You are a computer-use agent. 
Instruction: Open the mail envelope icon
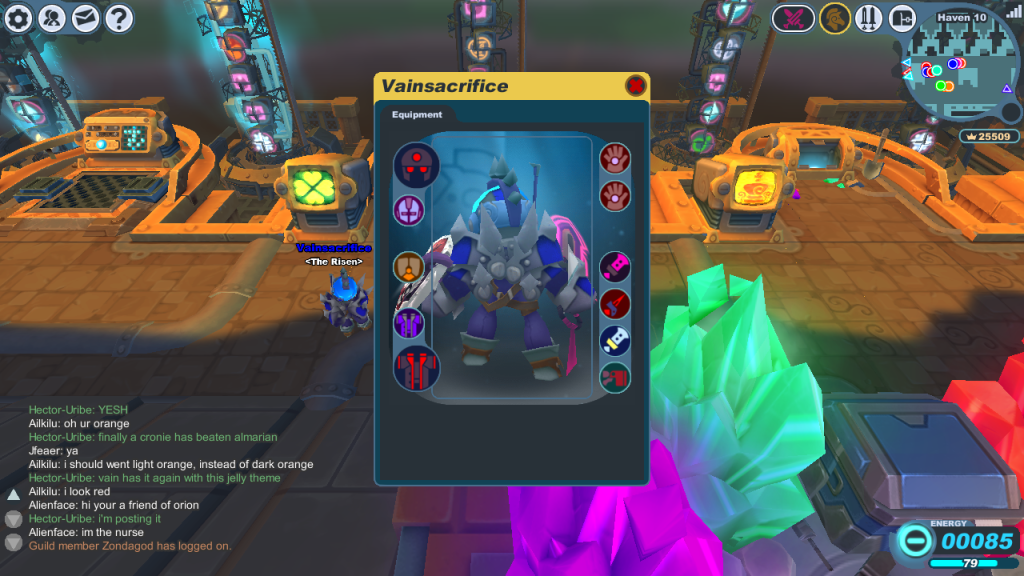(x=86, y=17)
